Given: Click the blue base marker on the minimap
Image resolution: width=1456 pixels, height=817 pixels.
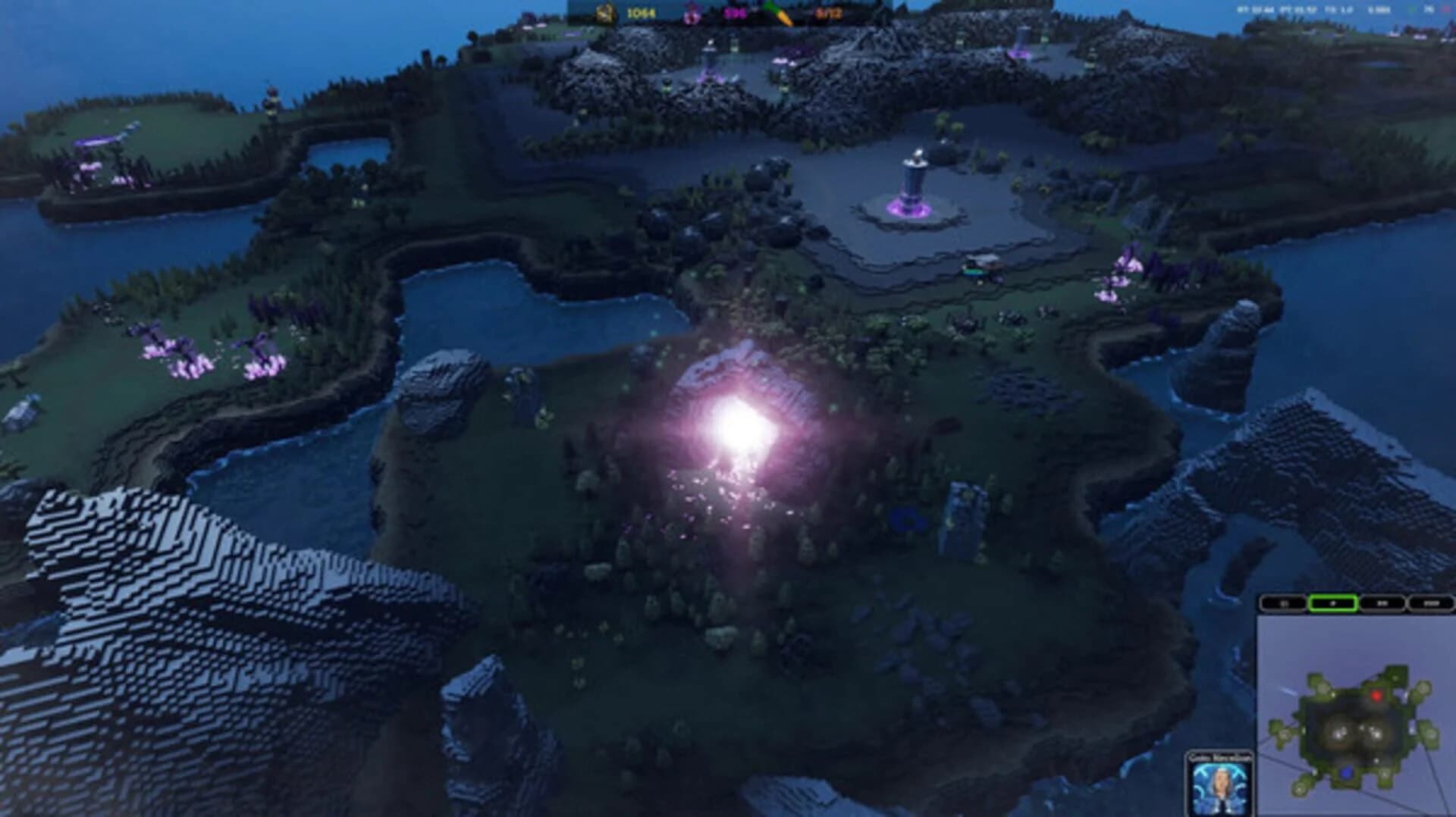Looking at the screenshot, I should tap(1347, 772).
